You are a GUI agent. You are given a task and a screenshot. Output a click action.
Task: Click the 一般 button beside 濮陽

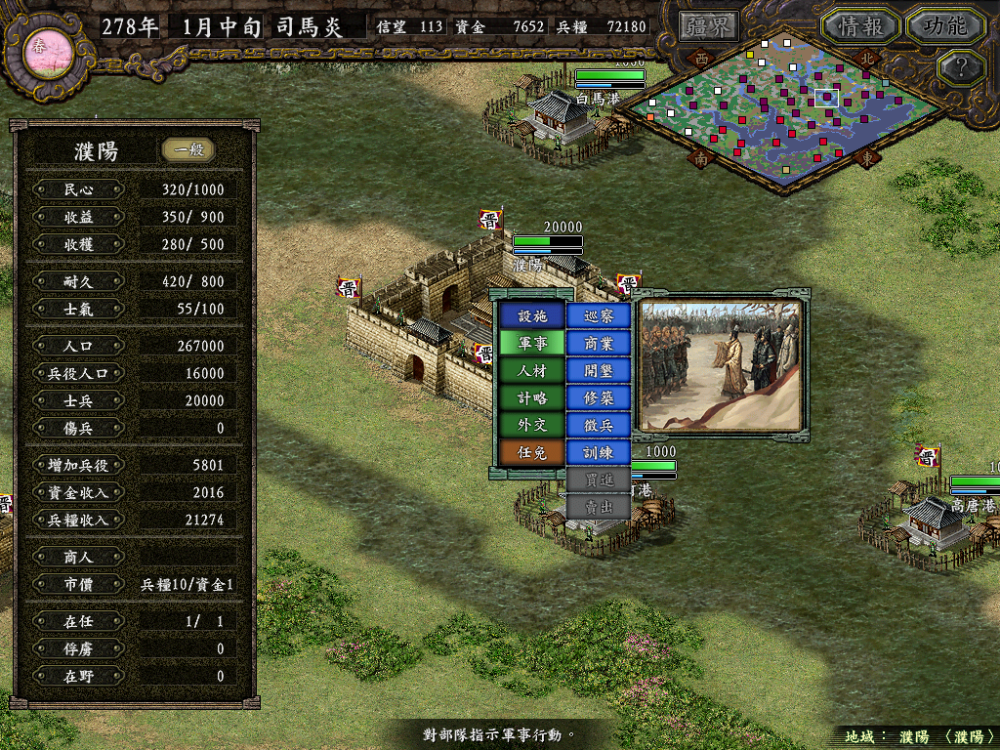(x=188, y=150)
